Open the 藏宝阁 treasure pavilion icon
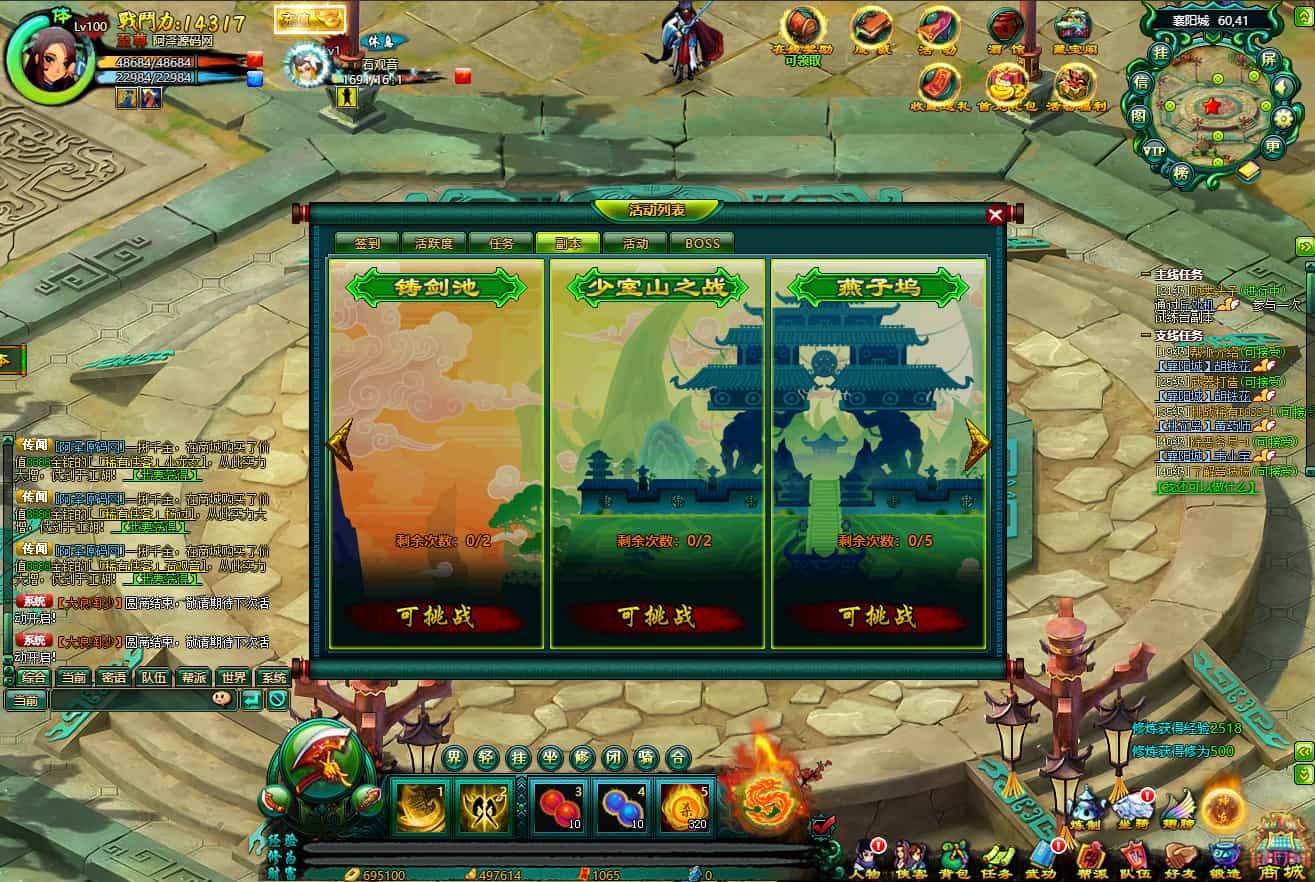This screenshot has width=1315, height=882. pyautogui.click(x=1073, y=28)
